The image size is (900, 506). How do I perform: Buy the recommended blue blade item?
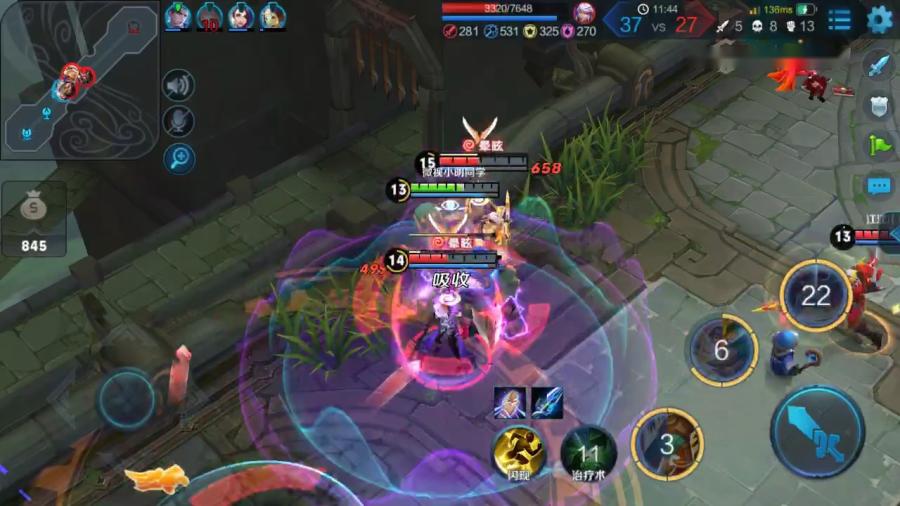pyautogui.click(x=546, y=402)
